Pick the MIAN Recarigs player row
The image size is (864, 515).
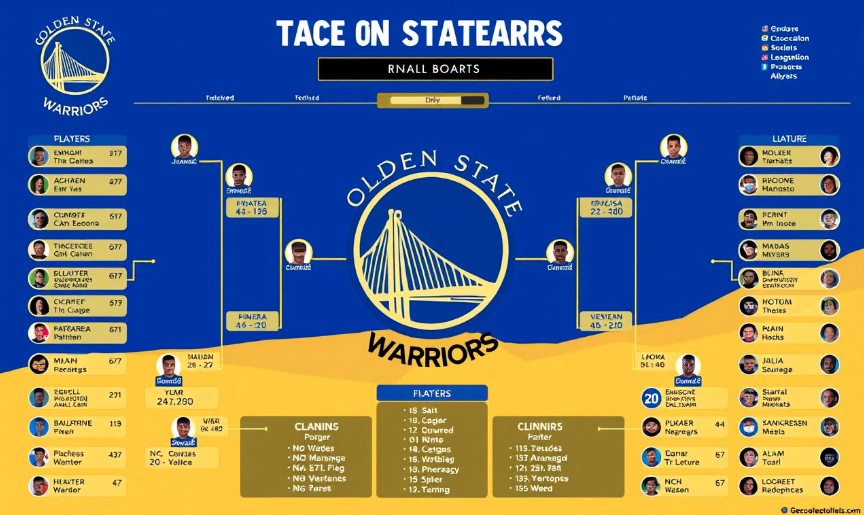[x=77, y=365]
